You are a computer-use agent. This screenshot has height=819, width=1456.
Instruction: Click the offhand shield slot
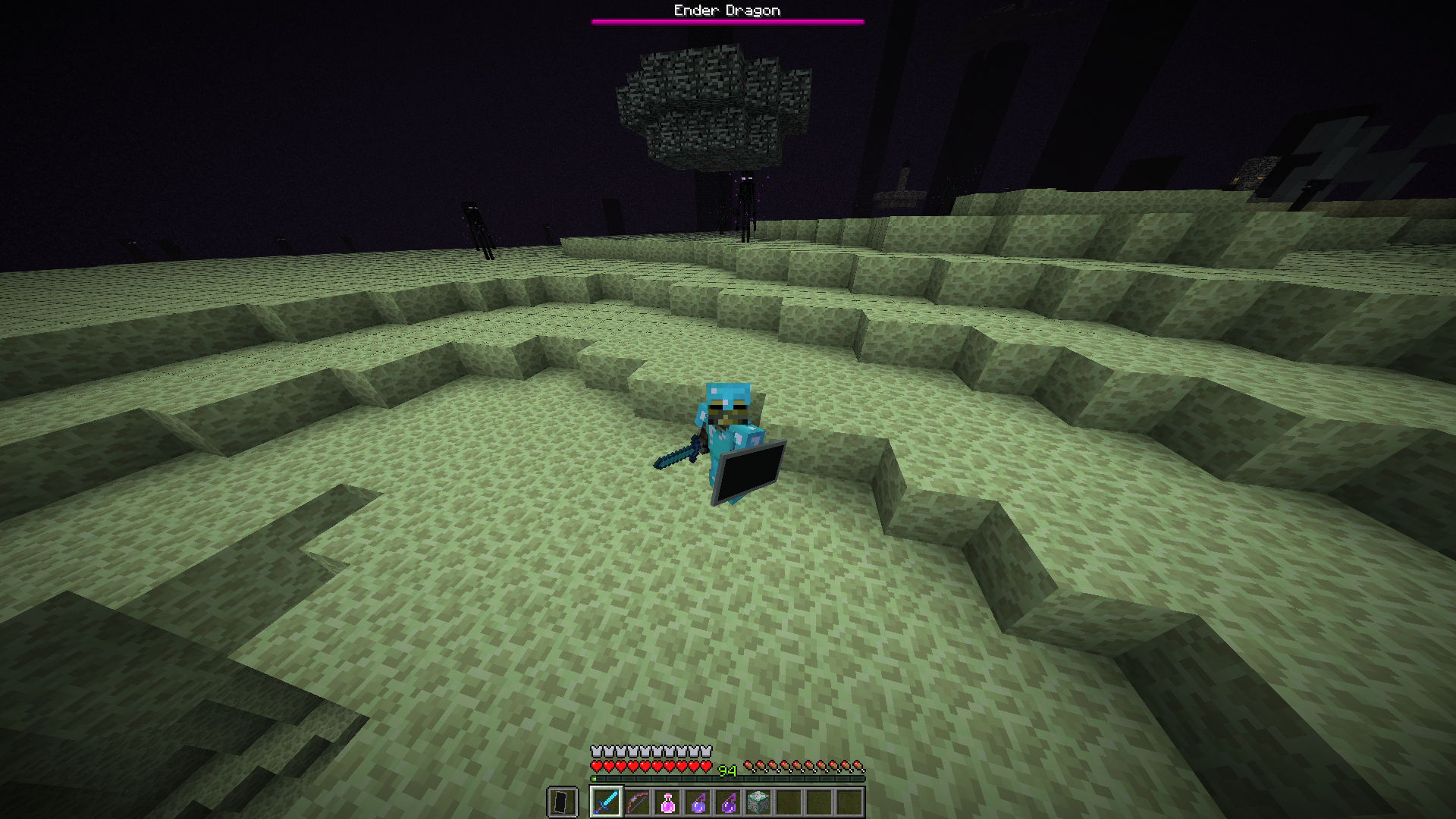tap(562, 802)
